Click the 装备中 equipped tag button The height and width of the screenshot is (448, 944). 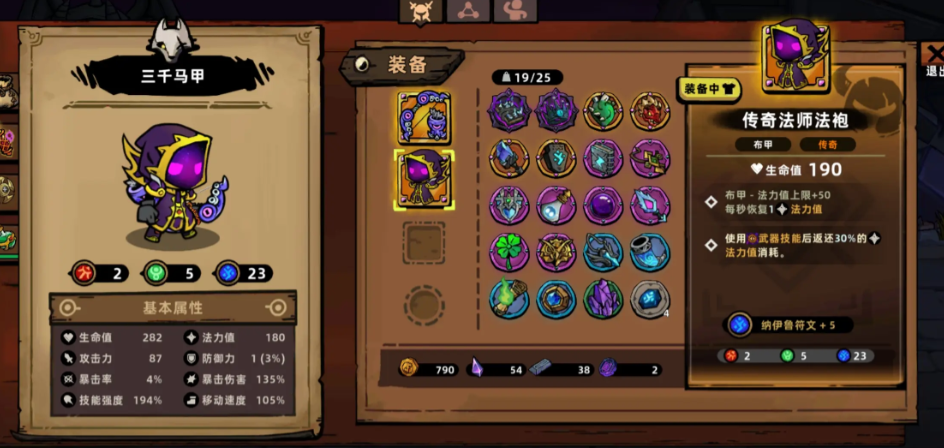click(711, 88)
